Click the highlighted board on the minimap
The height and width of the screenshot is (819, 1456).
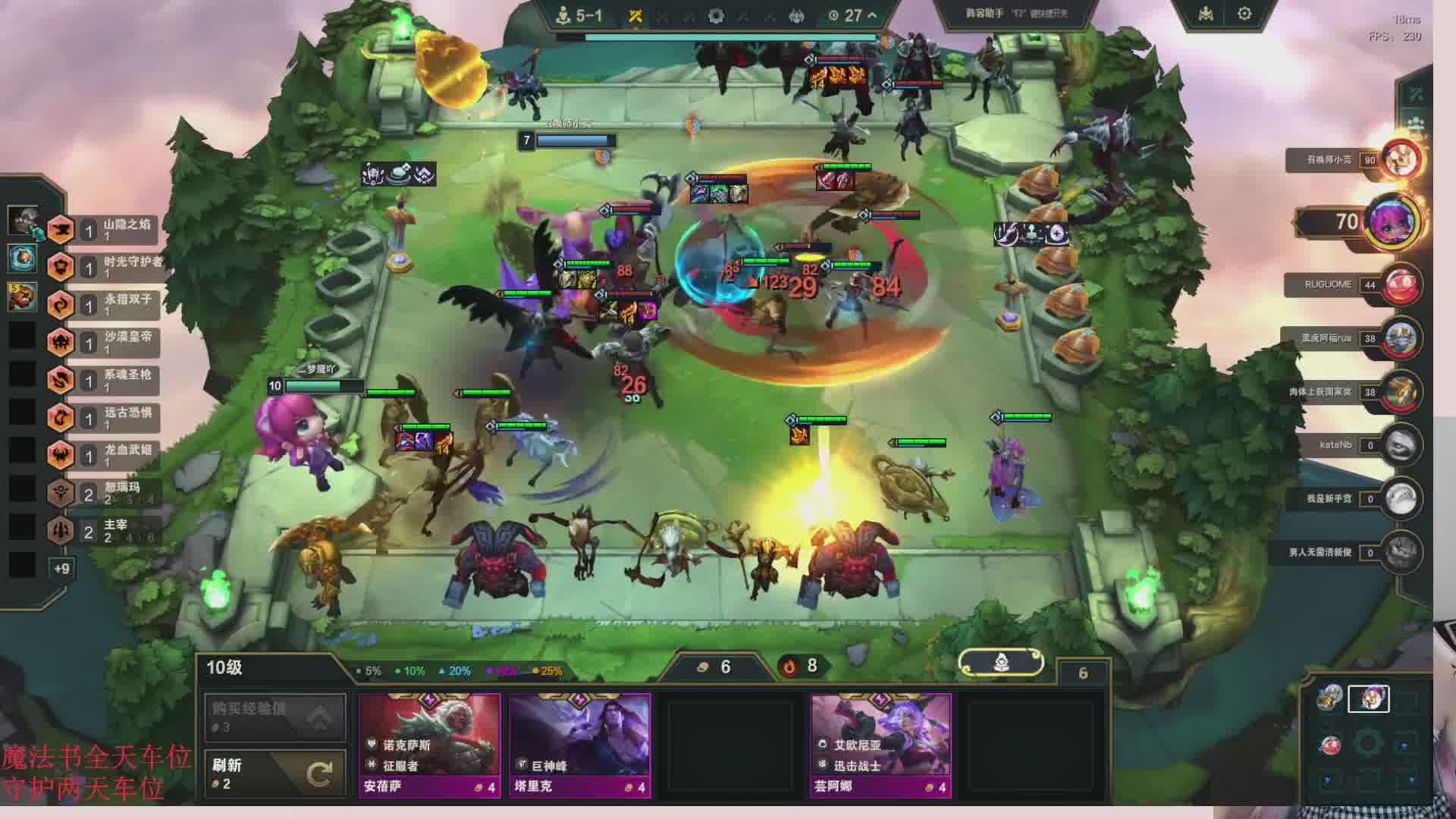coord(1368,698)
